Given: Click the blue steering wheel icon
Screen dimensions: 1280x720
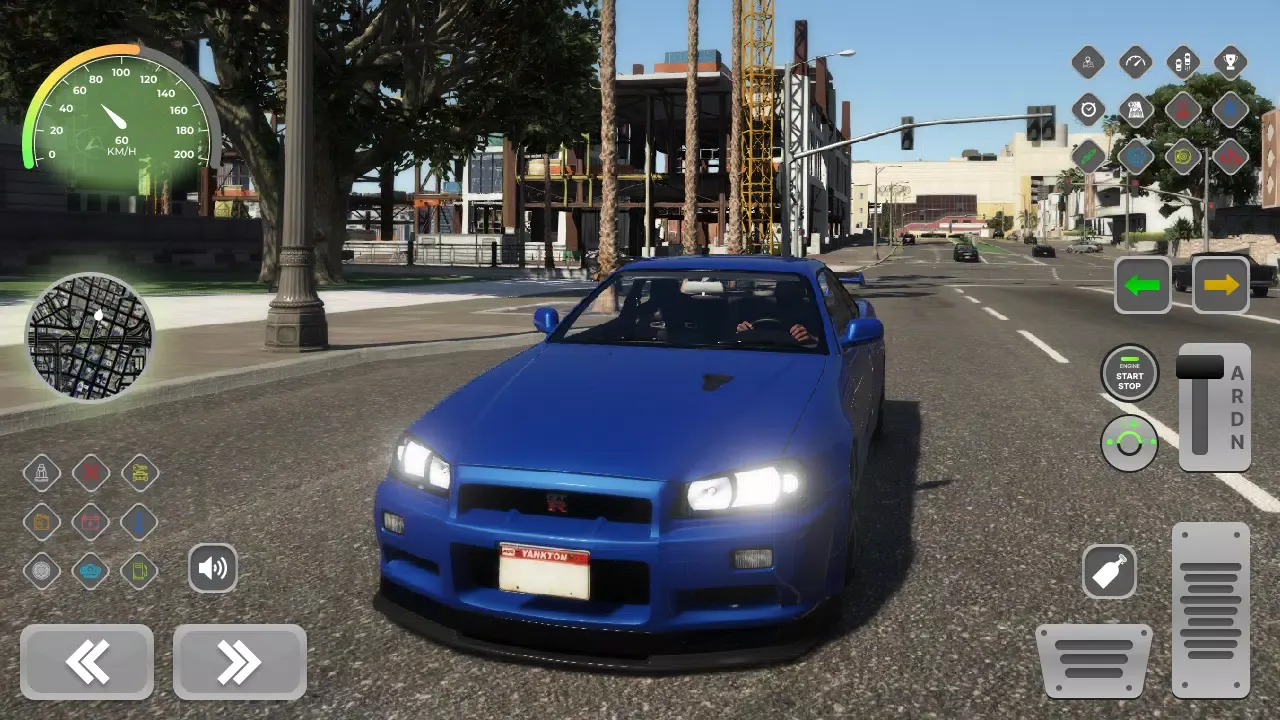Looking at the screenshot, I should pyautogui.click(x=1135, y=156).
